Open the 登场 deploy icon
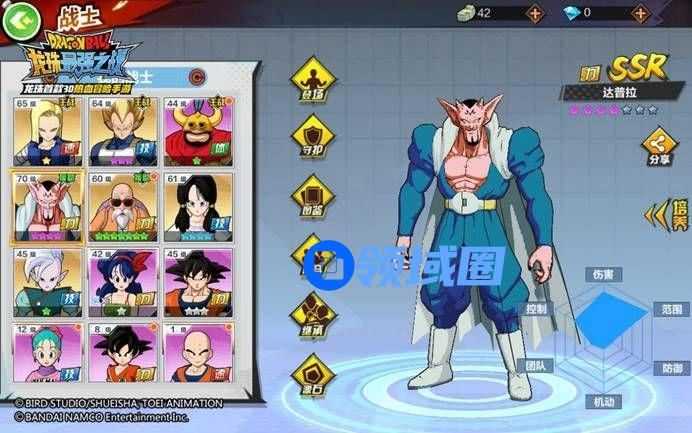This screenshot has width=692, height=433. [312, 81]
